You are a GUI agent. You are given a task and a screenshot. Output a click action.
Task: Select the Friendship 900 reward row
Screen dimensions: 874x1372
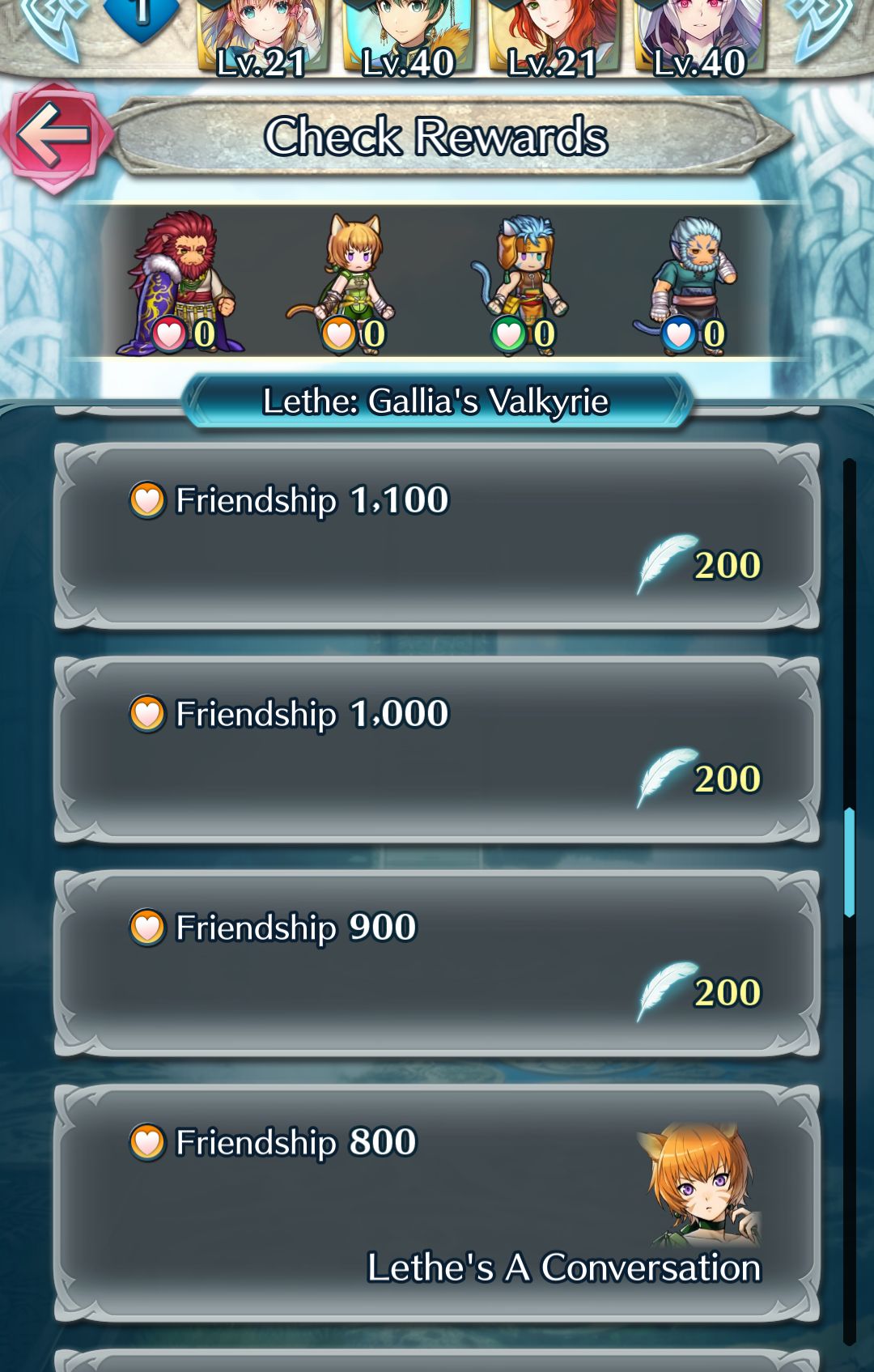tap(437, 962)
